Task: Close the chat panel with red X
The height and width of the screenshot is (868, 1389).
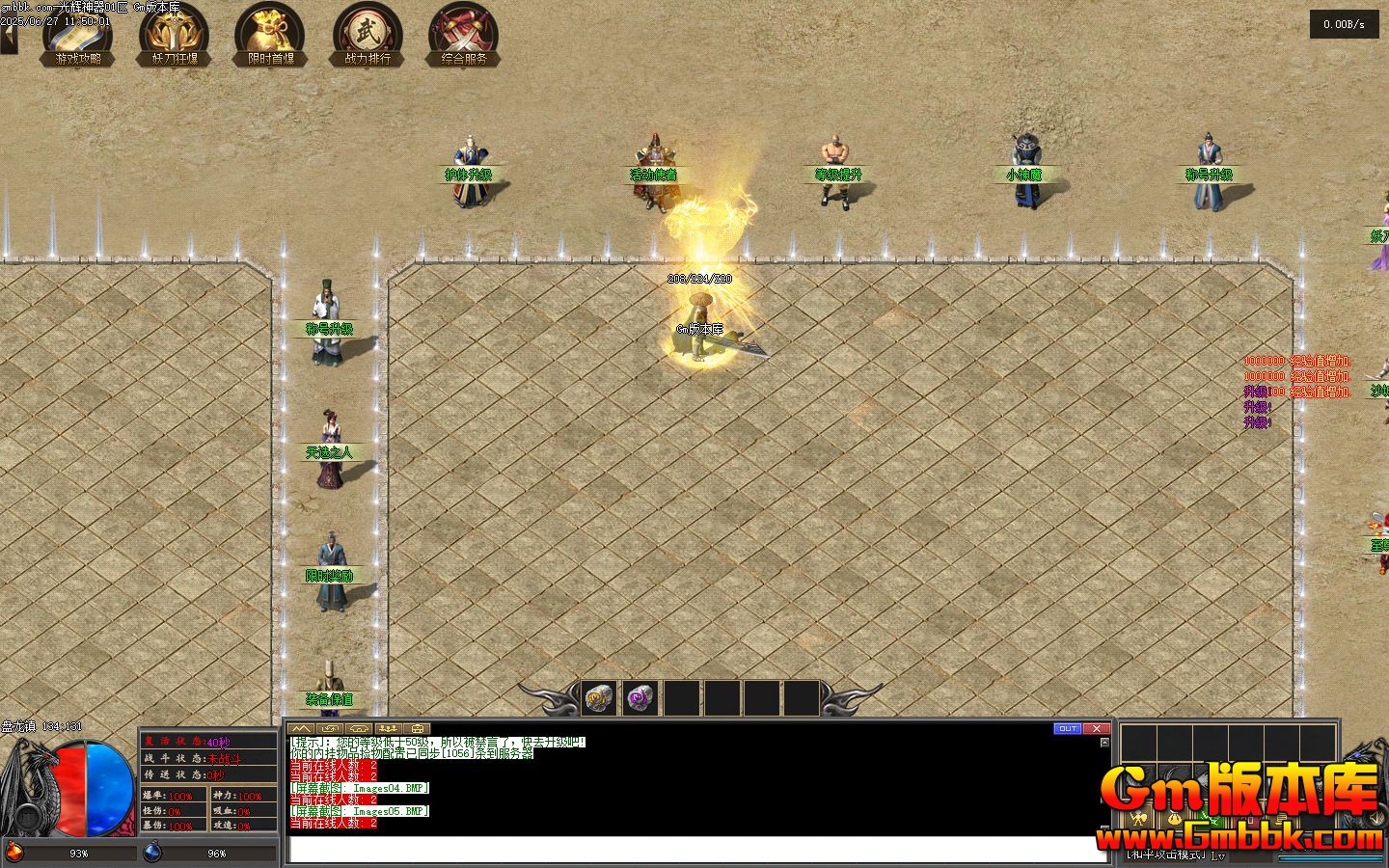Action: (1096, 728)
